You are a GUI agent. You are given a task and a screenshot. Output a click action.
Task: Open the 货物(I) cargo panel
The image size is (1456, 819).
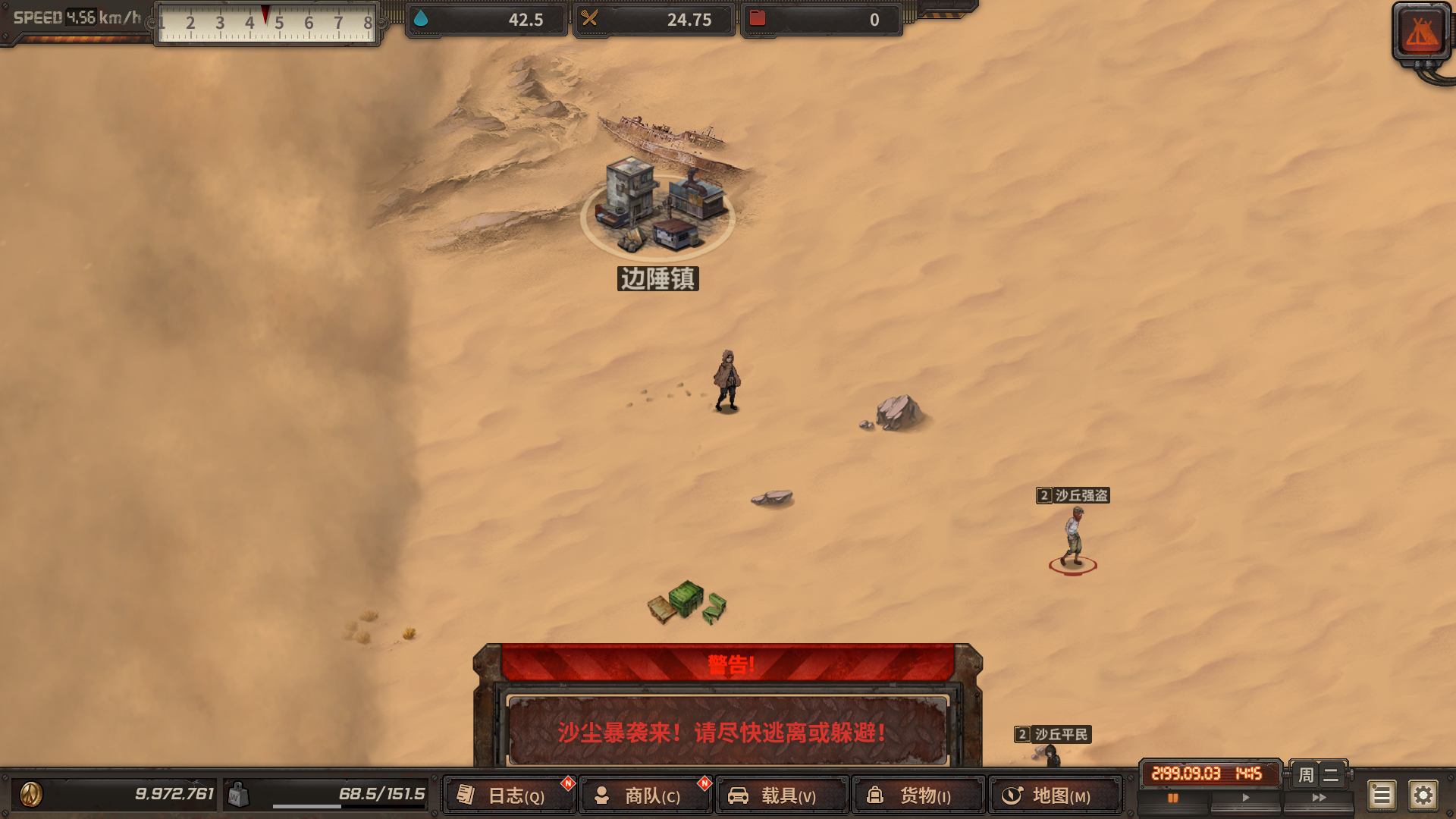pyautogui.click(x=919, y=795)
